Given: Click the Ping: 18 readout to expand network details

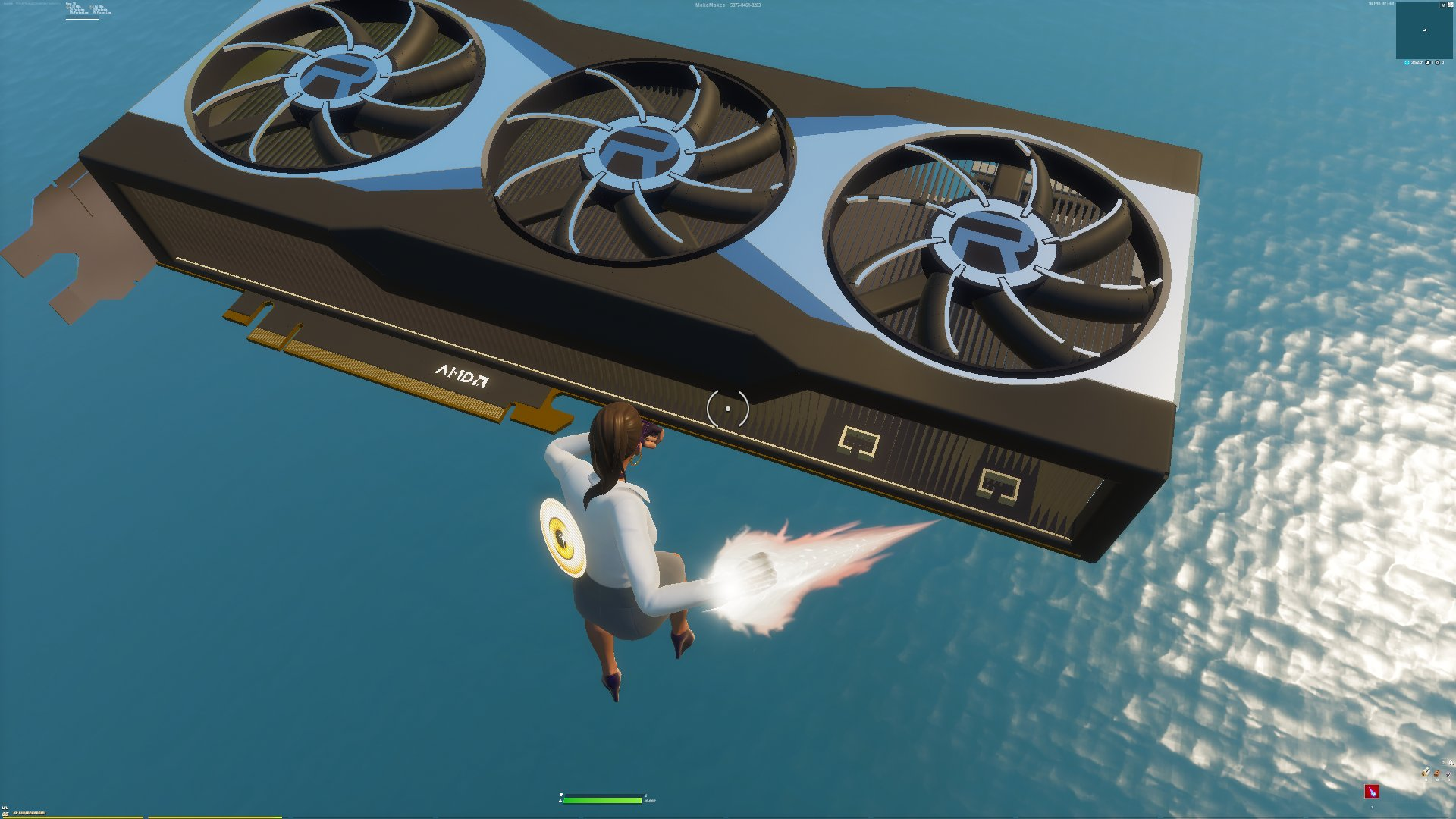Looking at the screenshot, I should pyautogui.click(x=71, y=3).
